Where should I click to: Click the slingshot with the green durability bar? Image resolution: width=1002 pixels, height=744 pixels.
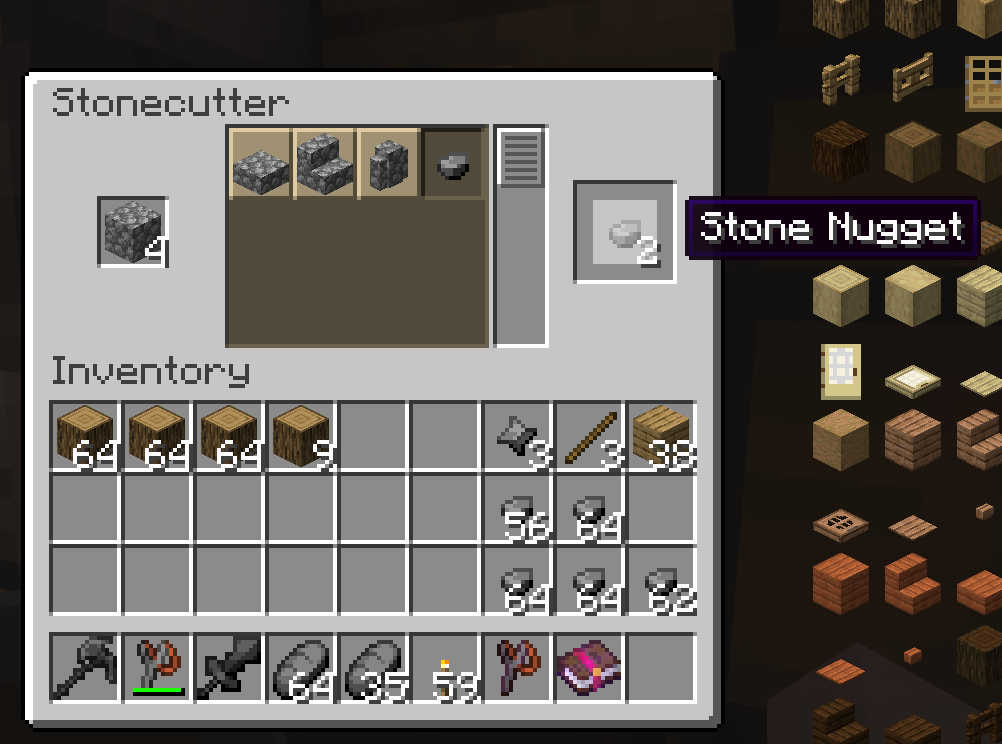(x=157, y=667)
